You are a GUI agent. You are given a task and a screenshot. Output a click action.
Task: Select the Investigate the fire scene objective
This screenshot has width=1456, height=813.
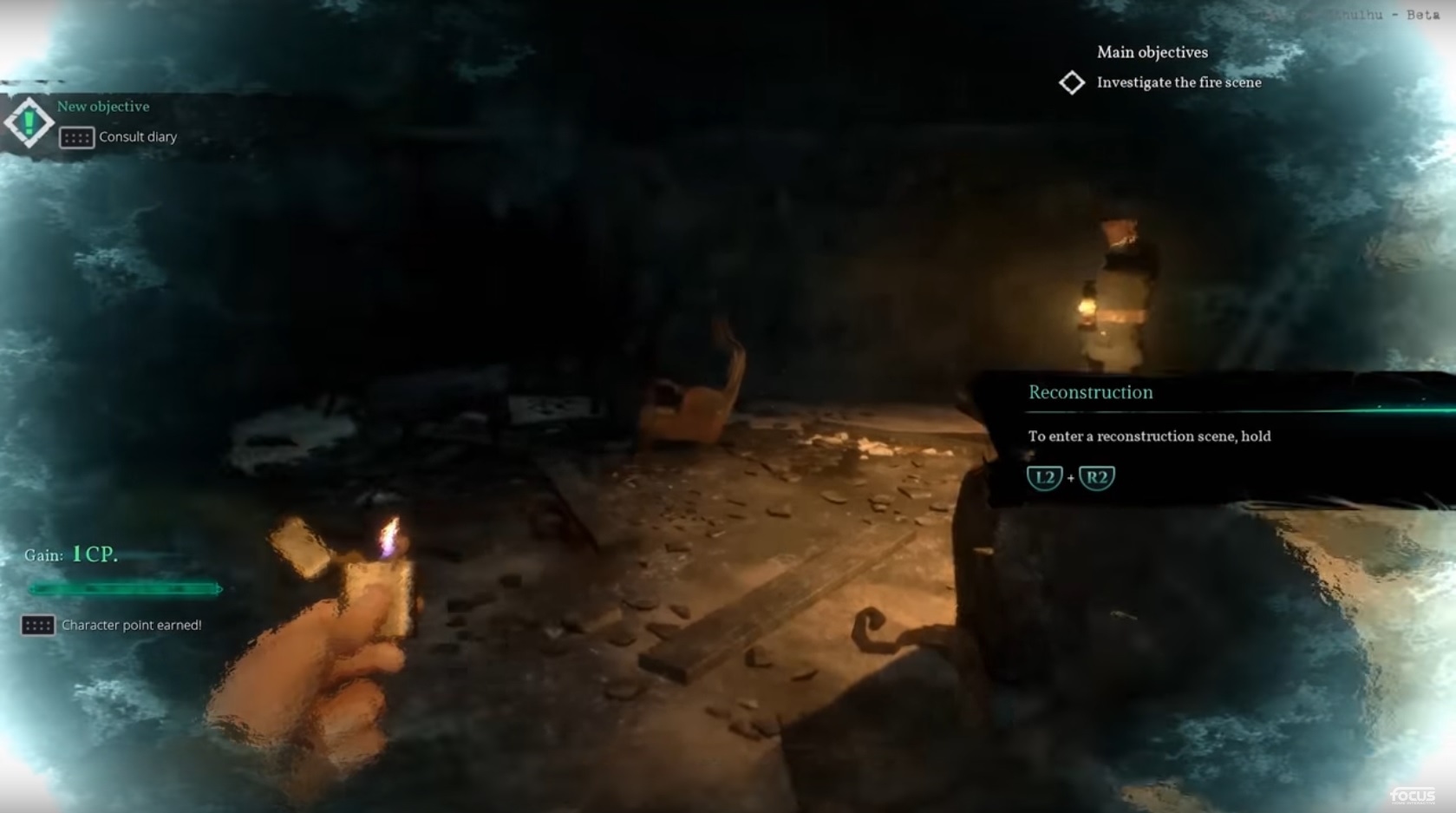pyautogui.click(x=1178, y=82)
